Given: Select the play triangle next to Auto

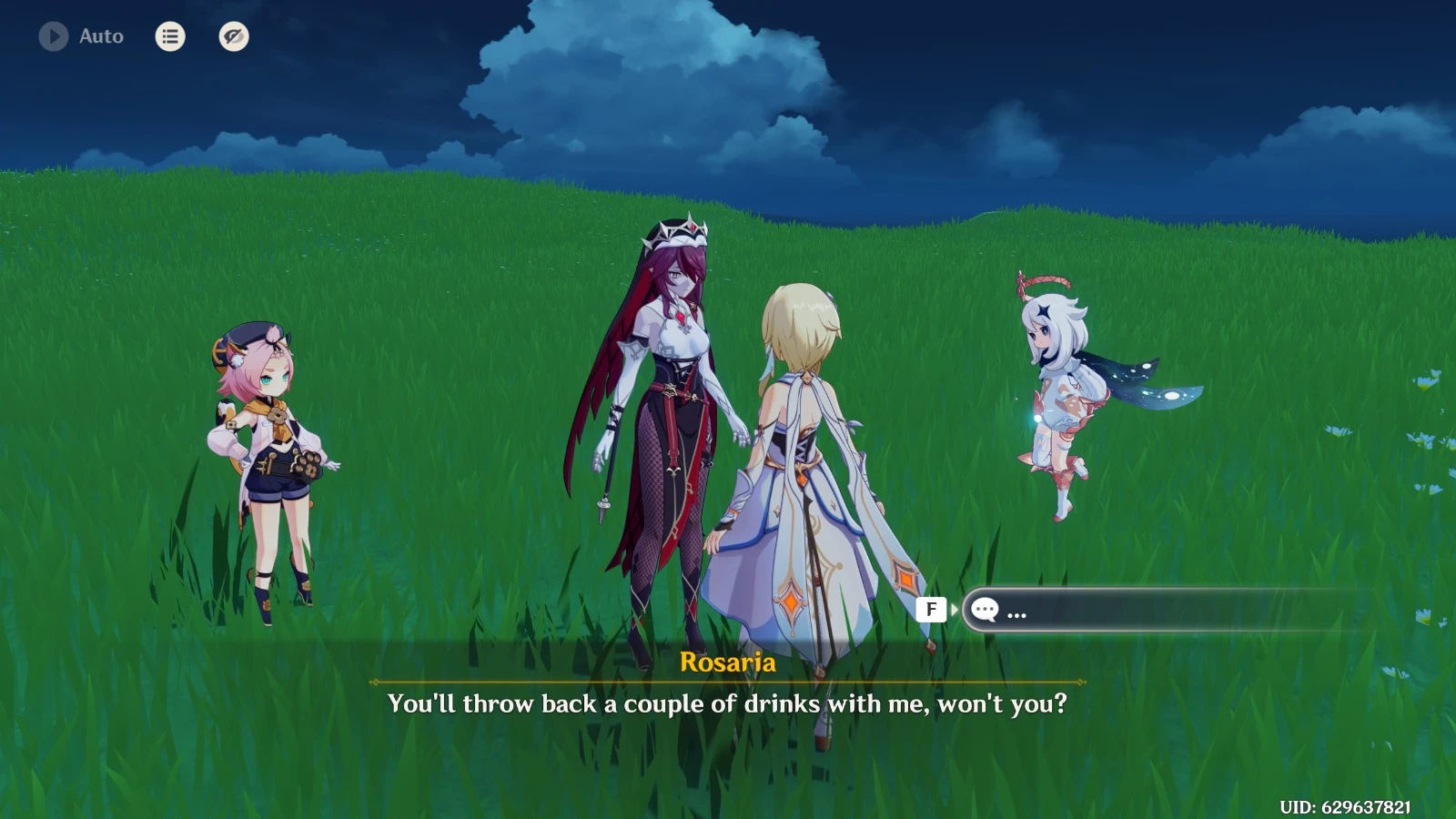Looking at the screenshot, I should pos(52,36).
